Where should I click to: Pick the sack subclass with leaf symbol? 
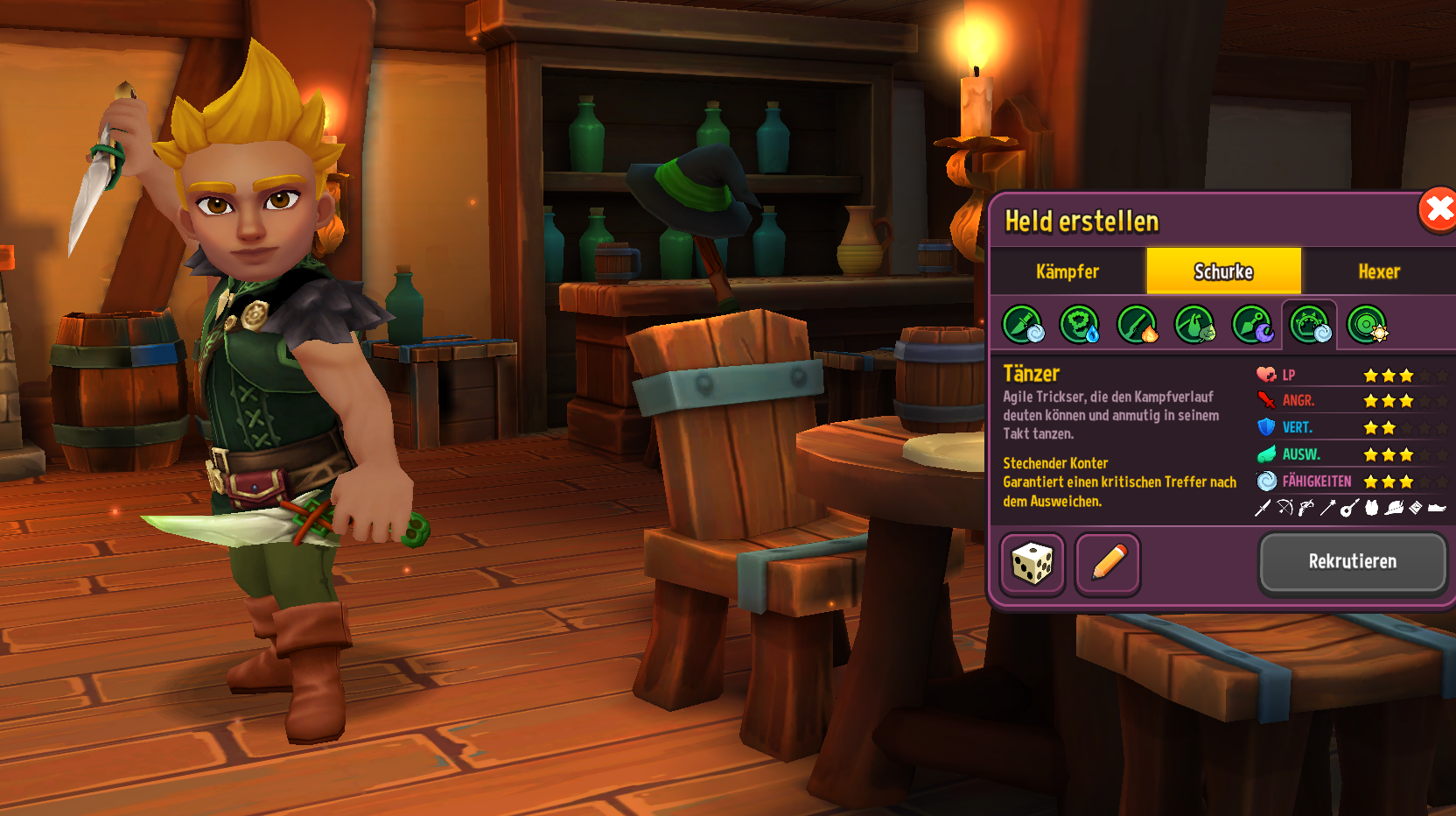click(1194, 325)
